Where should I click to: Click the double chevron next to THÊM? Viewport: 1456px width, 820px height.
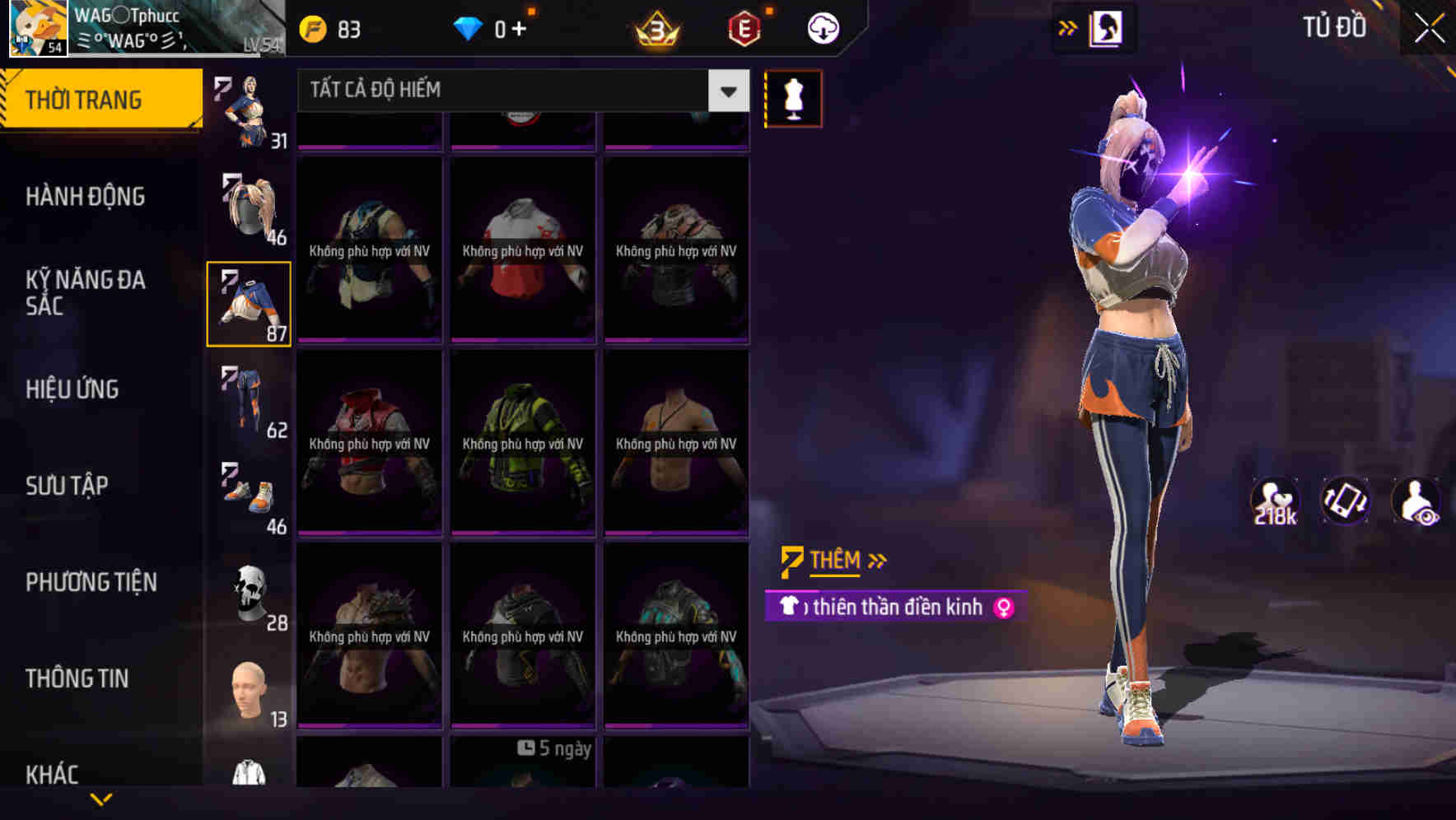point(876,561)
